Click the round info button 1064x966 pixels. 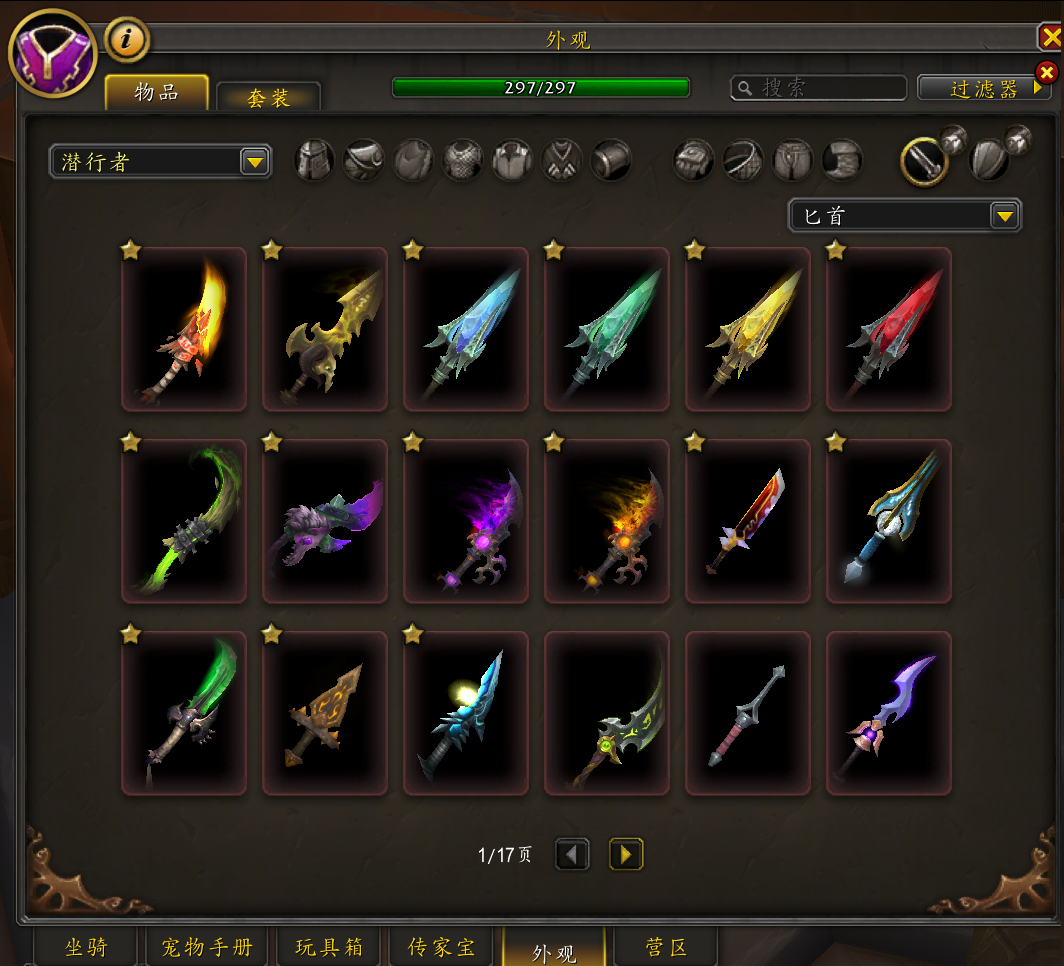127,39
